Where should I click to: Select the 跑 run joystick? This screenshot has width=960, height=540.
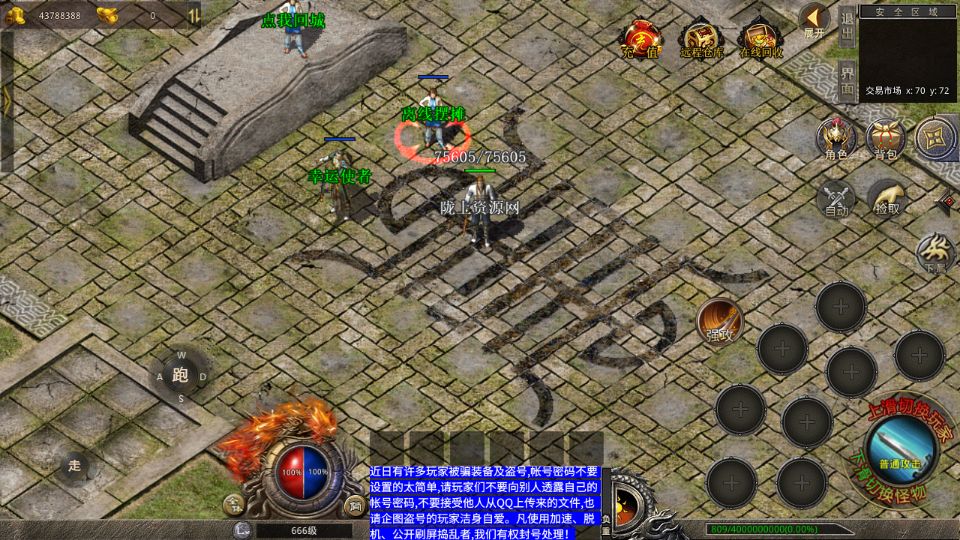click(180, 376)
